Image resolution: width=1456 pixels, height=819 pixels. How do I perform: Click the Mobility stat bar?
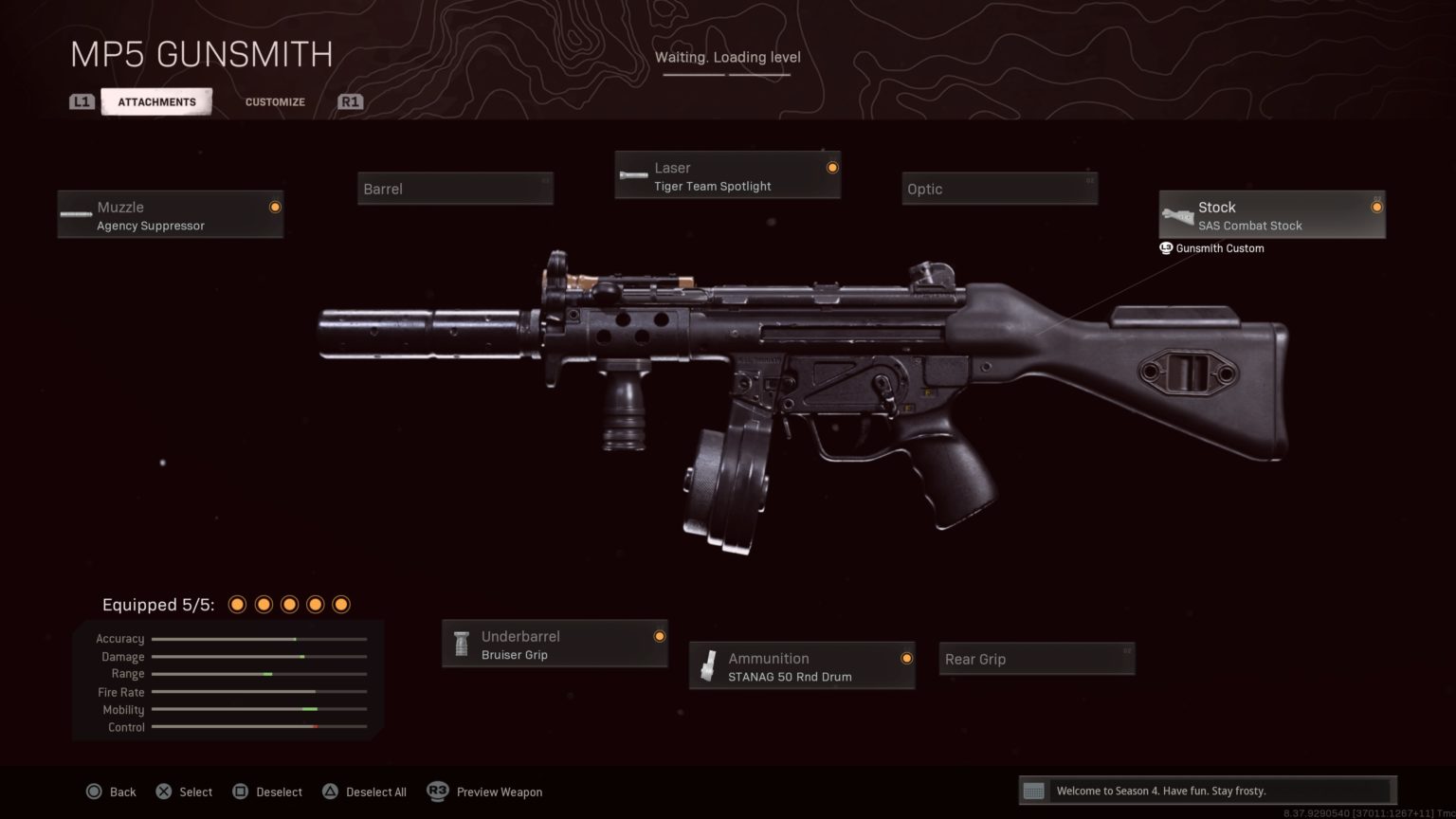click(x=259, y=709)
